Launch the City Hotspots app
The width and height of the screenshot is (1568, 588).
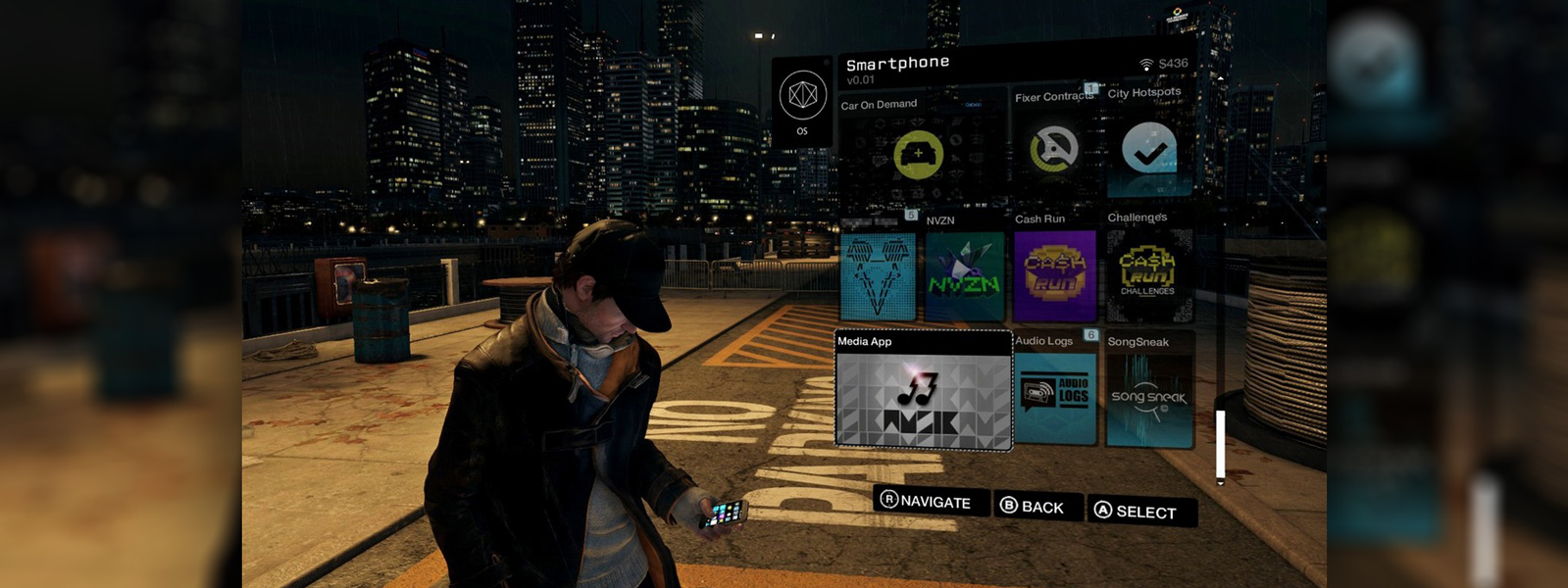pyautogui.click(x=1149, y=149)
